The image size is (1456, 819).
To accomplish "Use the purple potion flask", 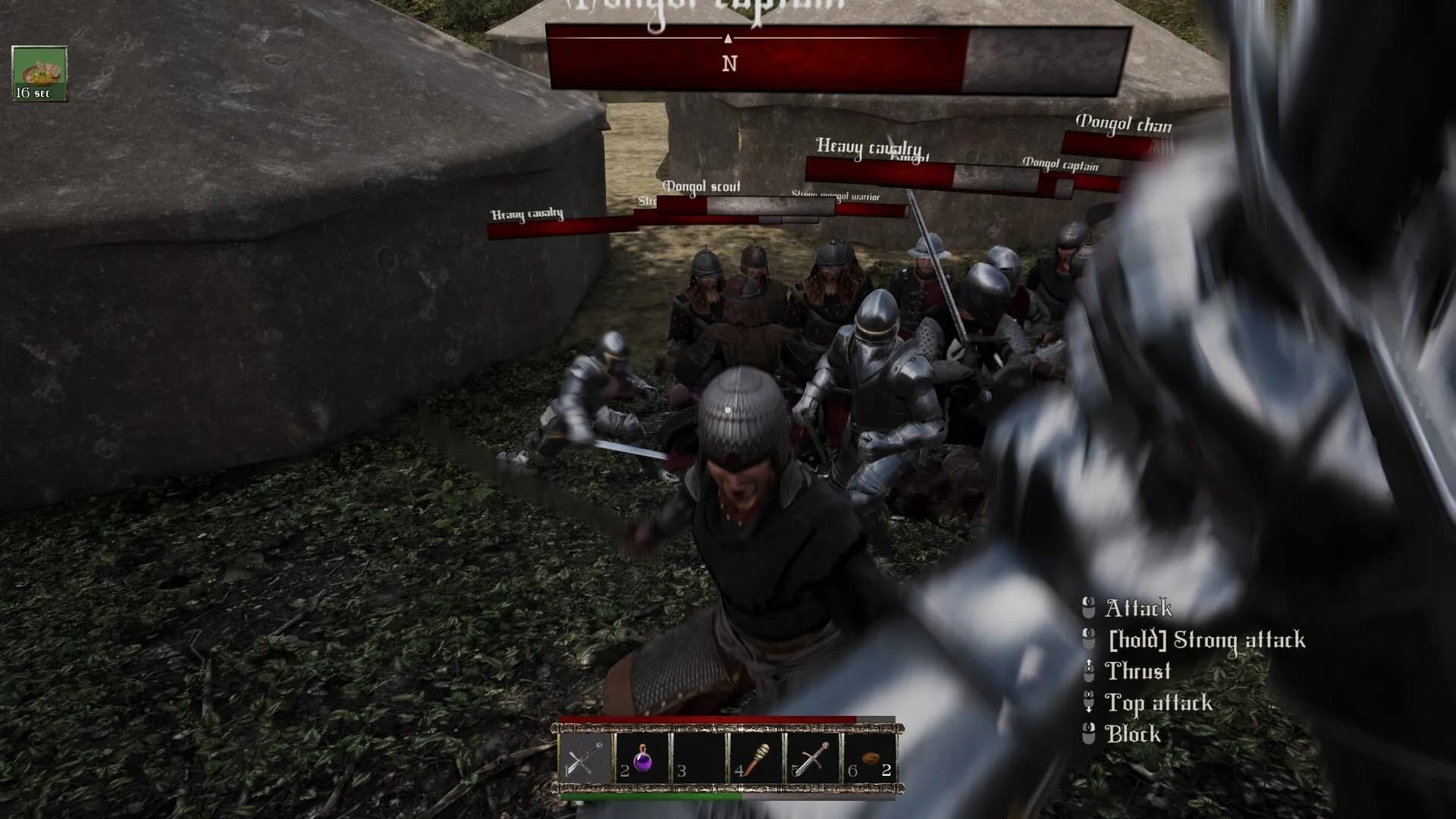I will point(642,759).
